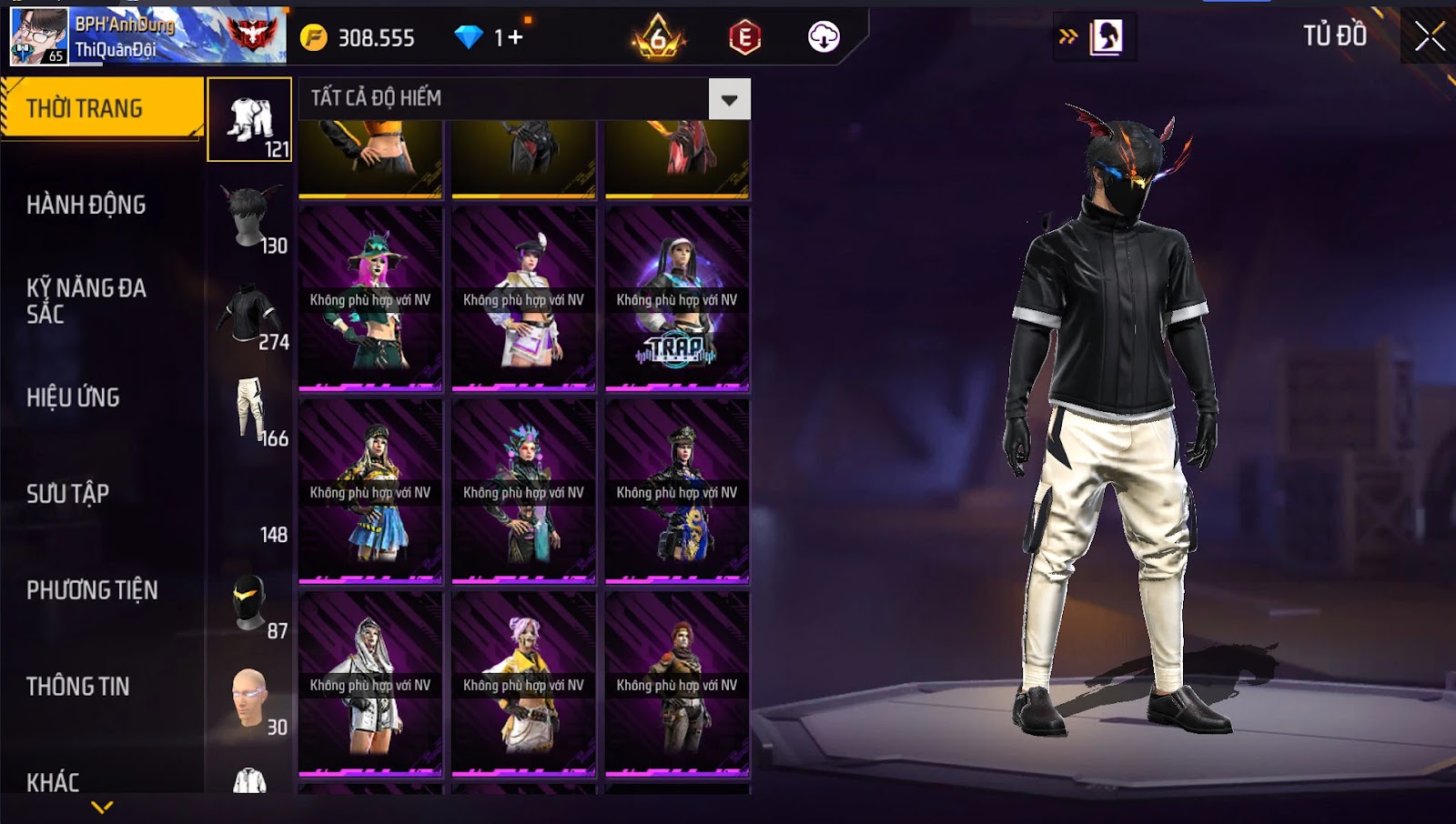Open the rarity filter dropdown

point(729,99)
